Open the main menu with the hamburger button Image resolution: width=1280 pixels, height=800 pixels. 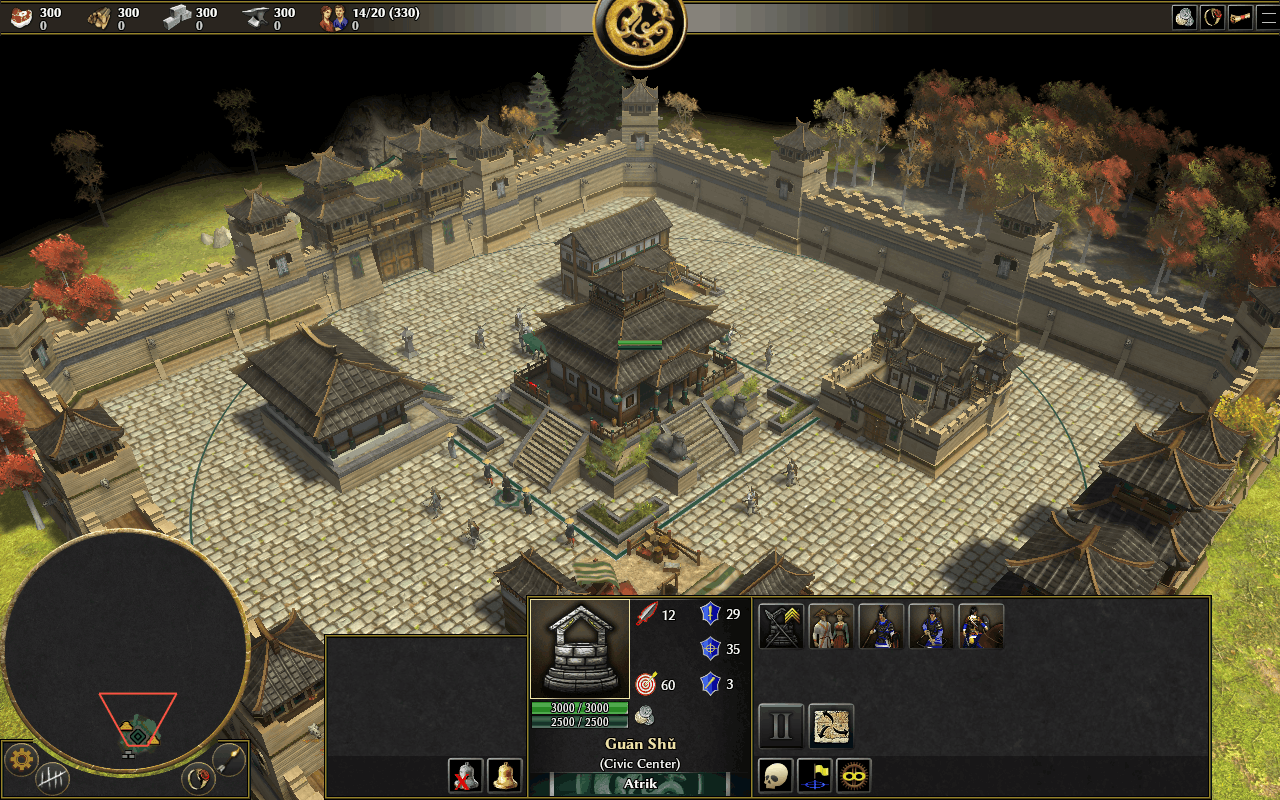click(1266, 17)
